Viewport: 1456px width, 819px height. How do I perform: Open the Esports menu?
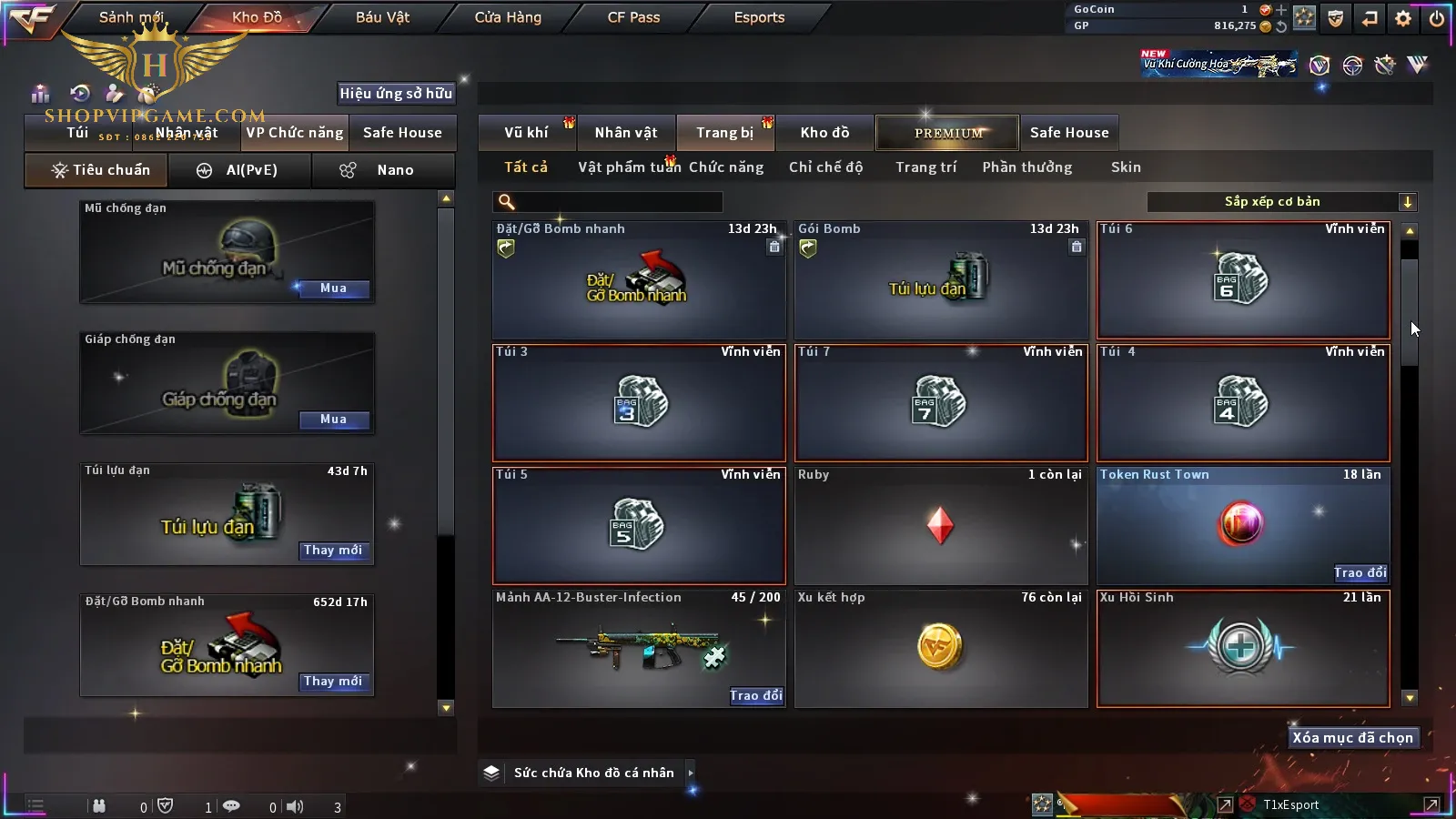759,17
